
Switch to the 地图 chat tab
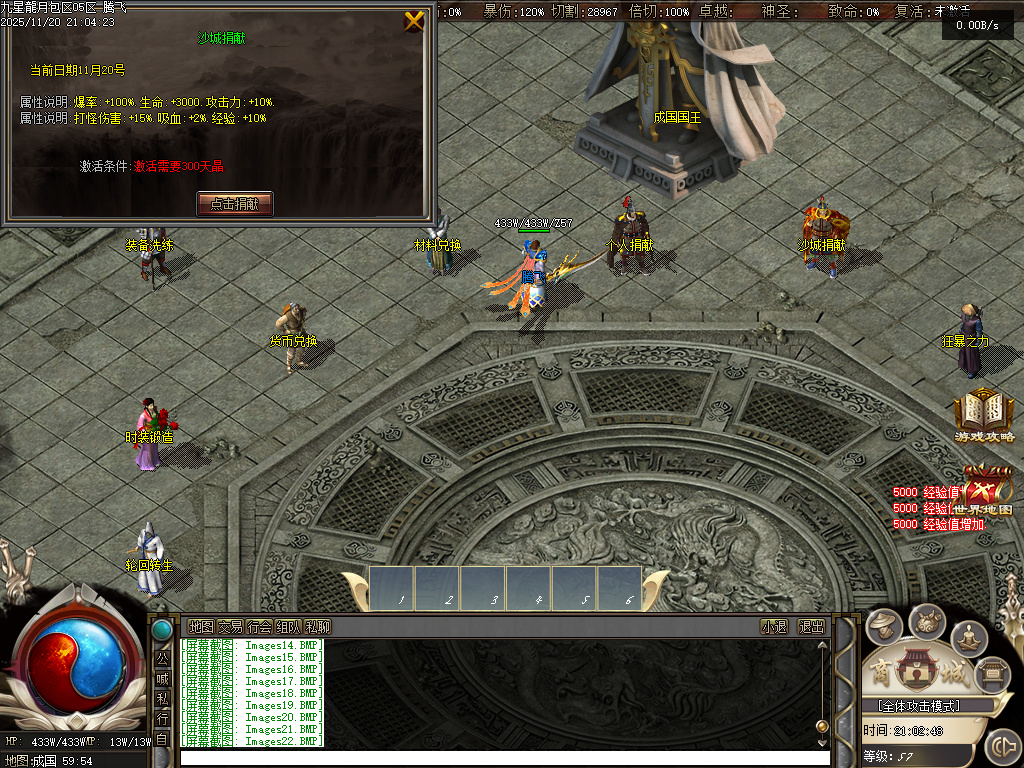coord(201,627)
